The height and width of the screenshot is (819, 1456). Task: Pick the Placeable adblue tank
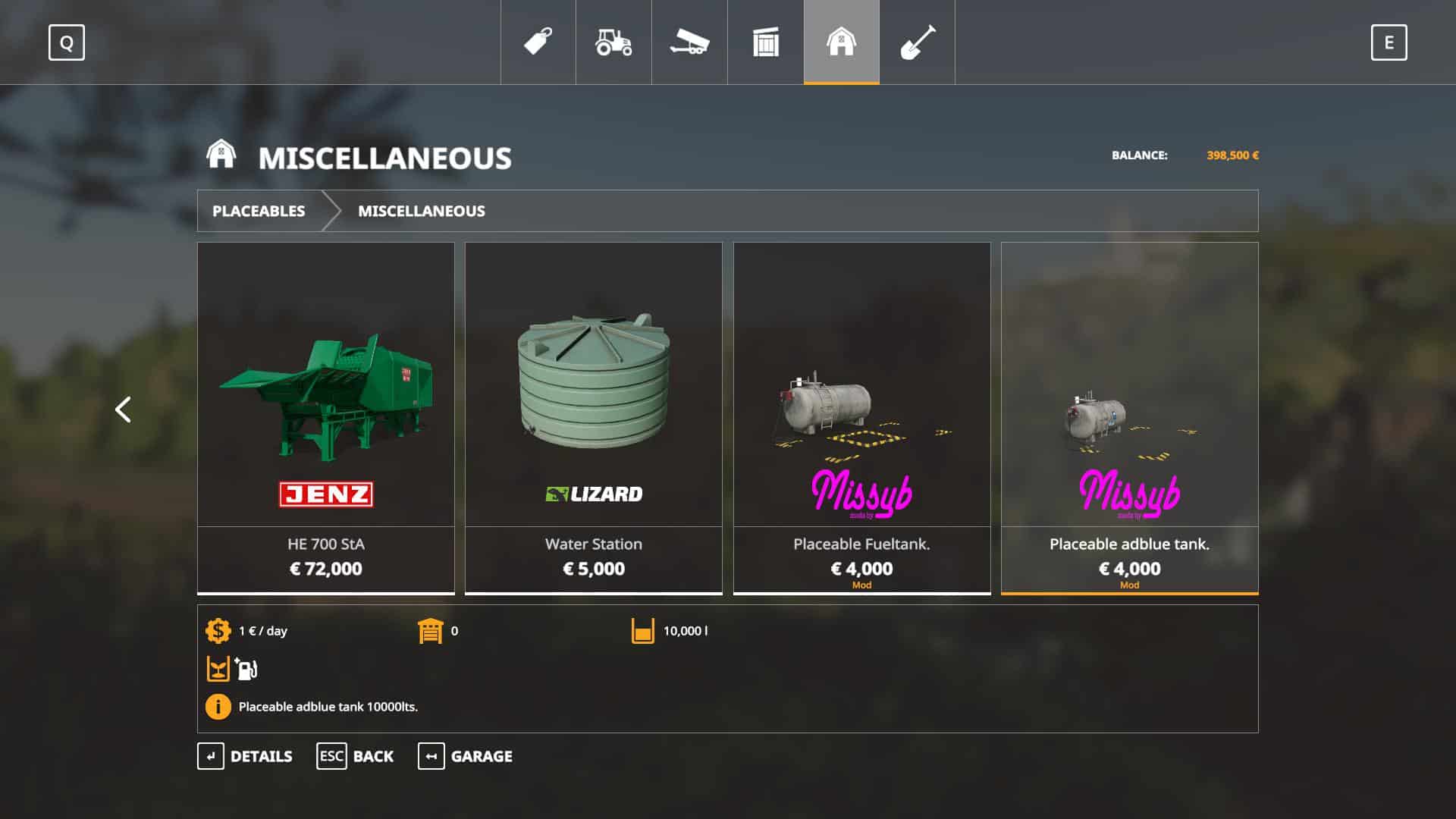tap(1129, 417)
